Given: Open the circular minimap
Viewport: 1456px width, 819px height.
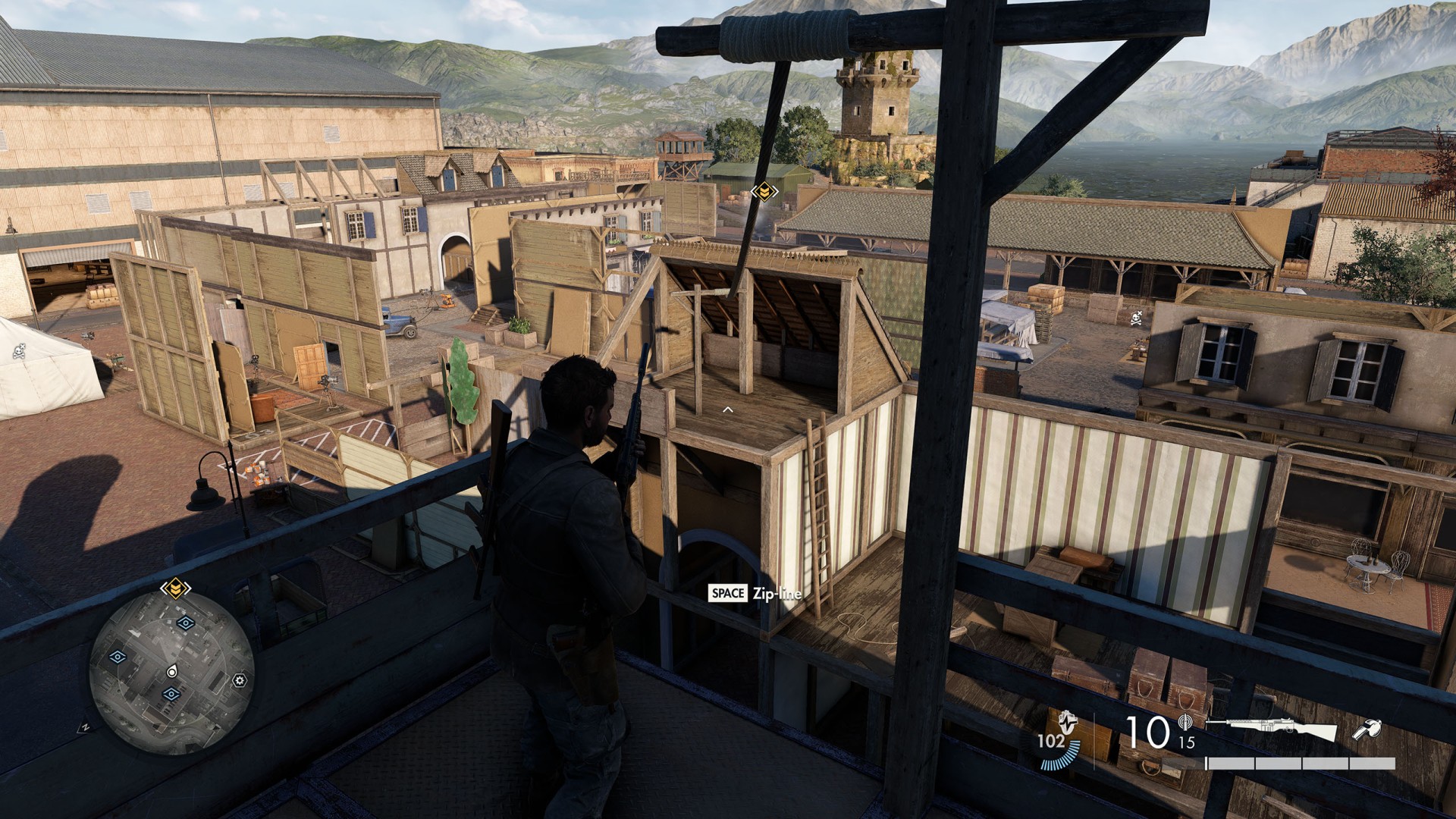Looking at the screenshot, I should point(171,673).
